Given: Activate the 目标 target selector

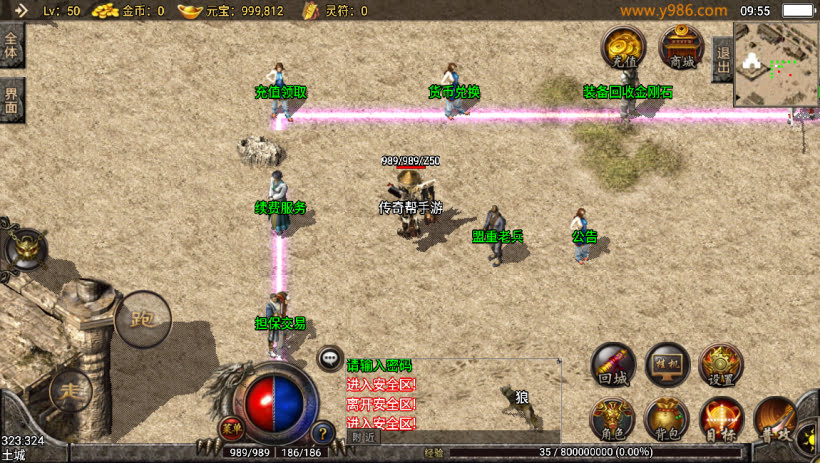Looking at the screenshot, I should tap(720, 420).
